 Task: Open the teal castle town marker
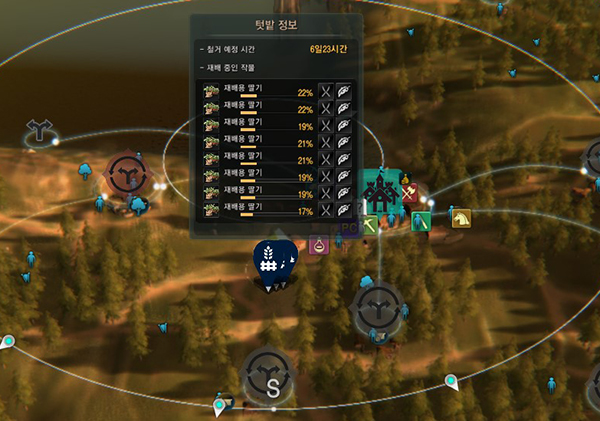click(x=381, y=189)
